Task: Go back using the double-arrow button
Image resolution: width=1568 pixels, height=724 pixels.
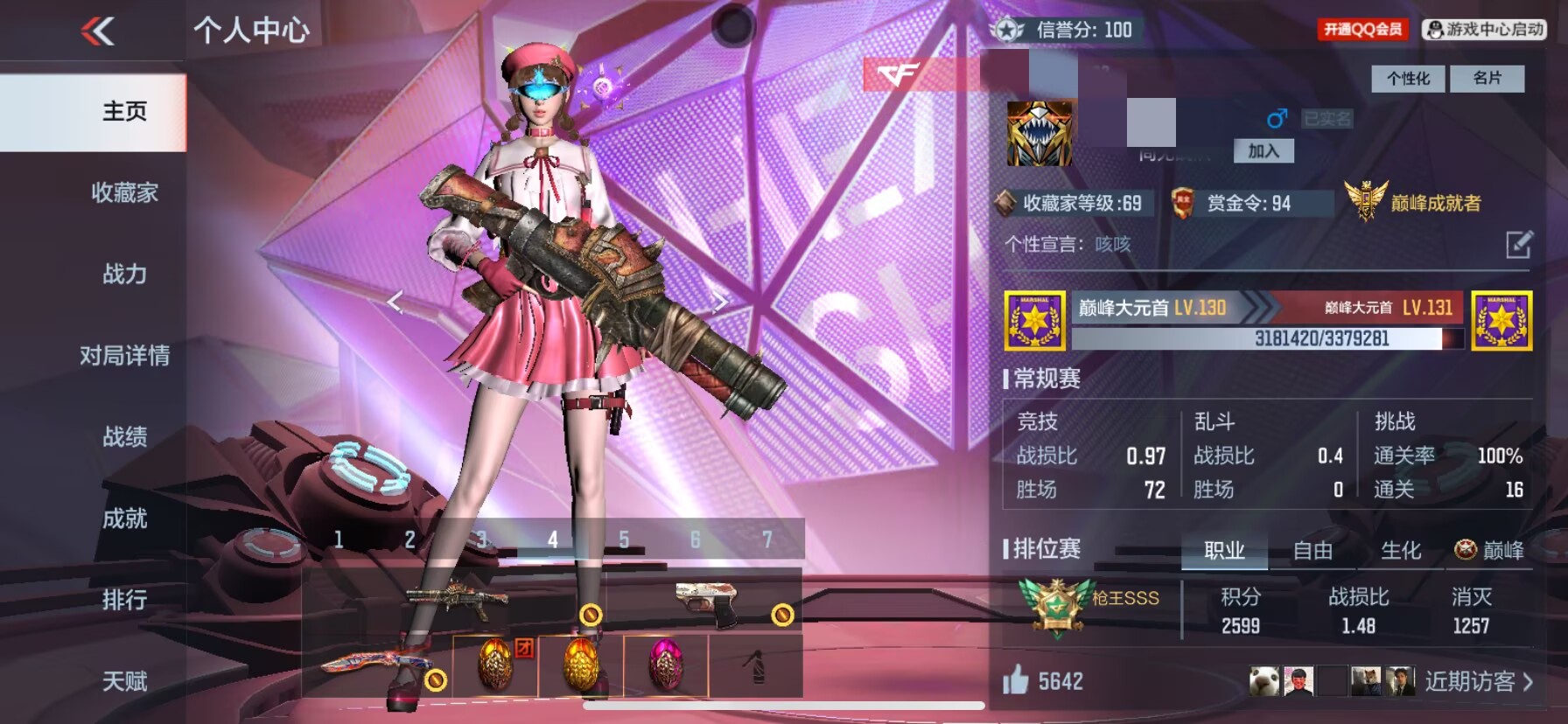Action: (x=98, y=32)
